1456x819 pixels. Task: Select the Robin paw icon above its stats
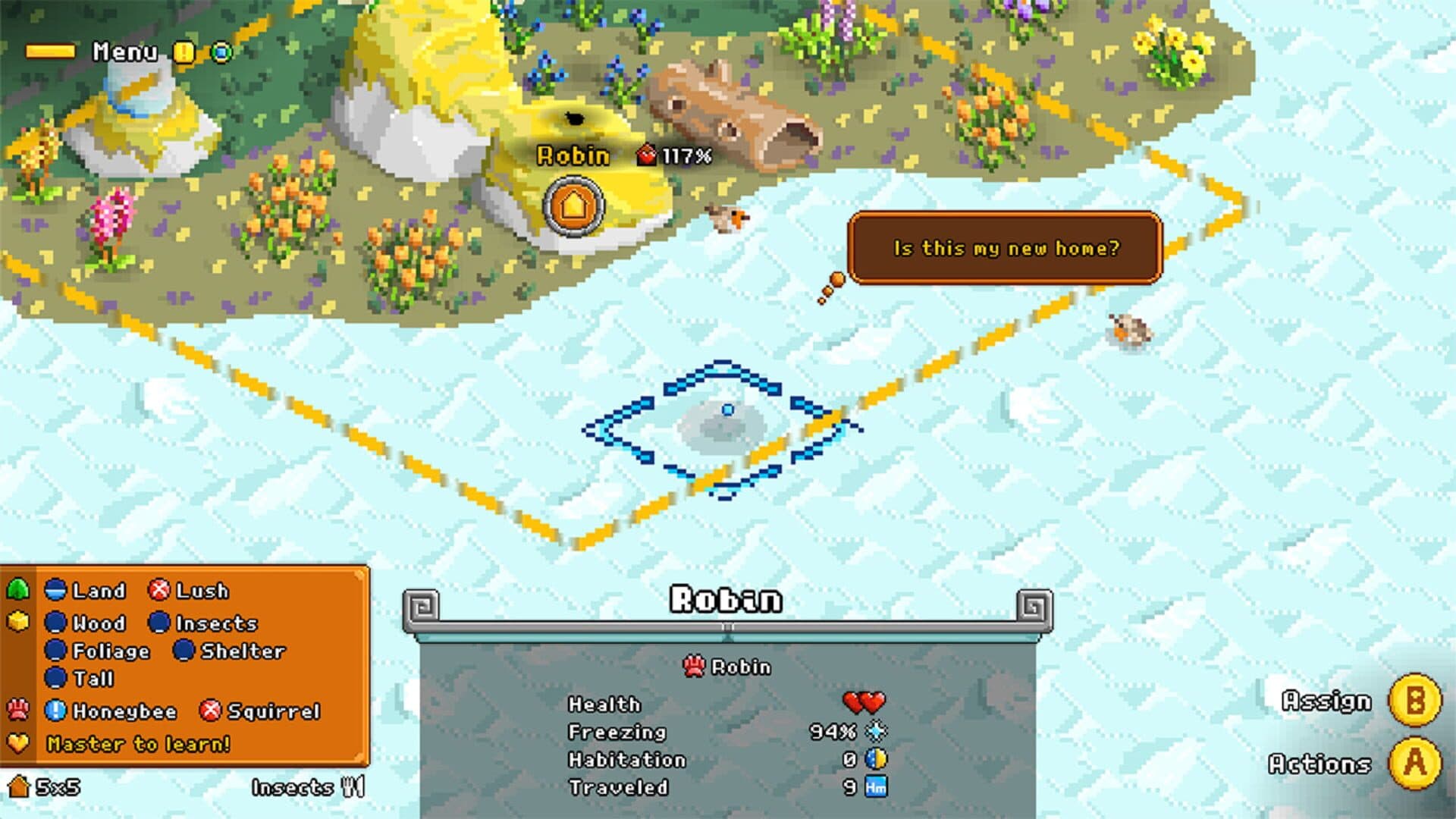(696, 667)
